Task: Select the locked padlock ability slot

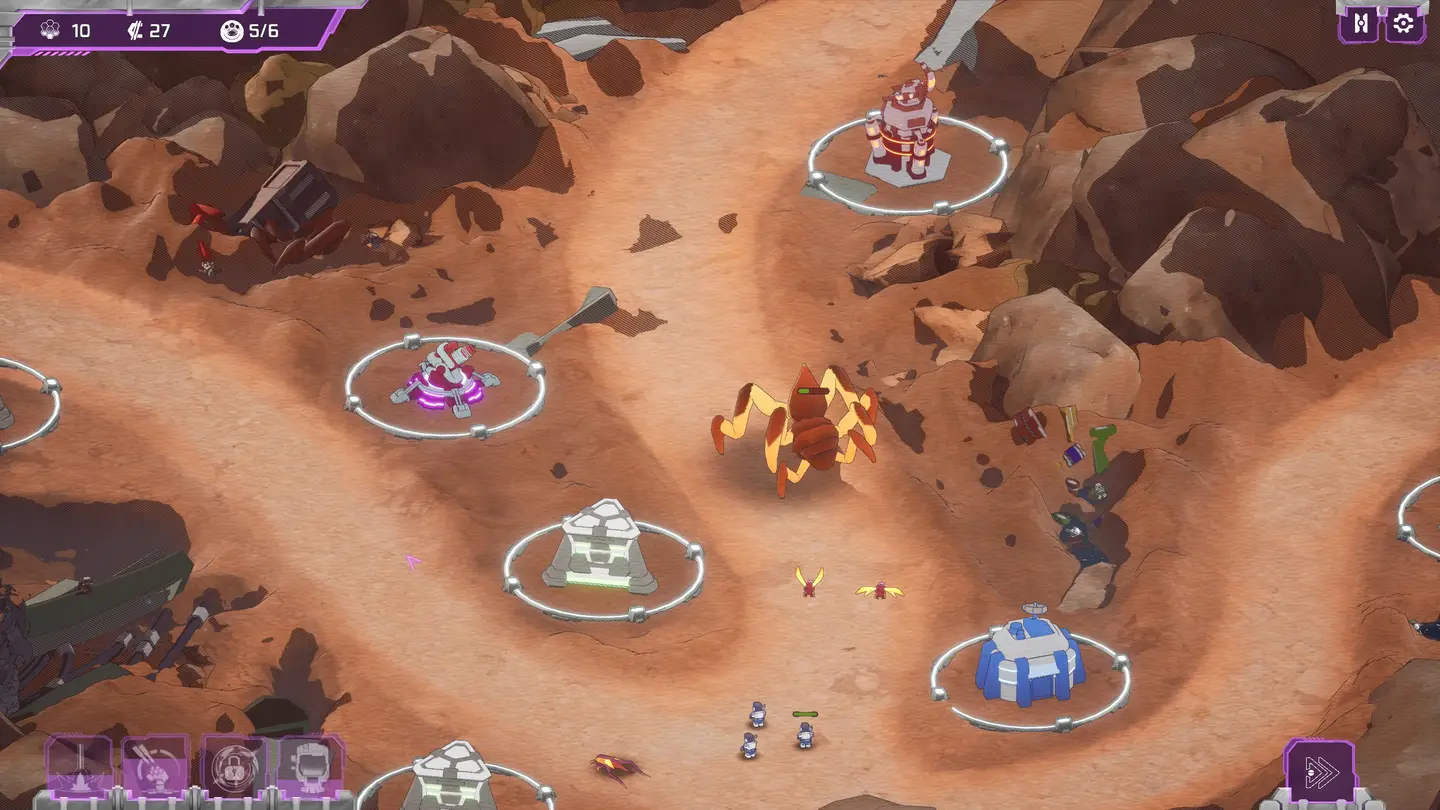Action: [x=233, y=768]
